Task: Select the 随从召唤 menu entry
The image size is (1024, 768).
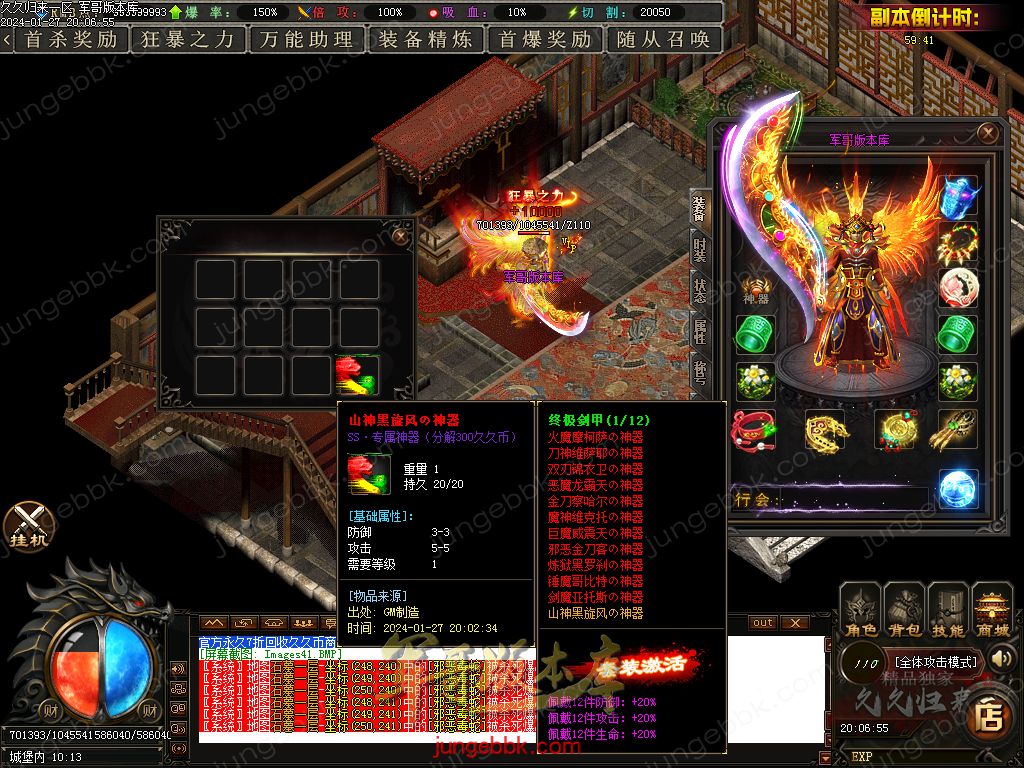Action: point(664,39)
